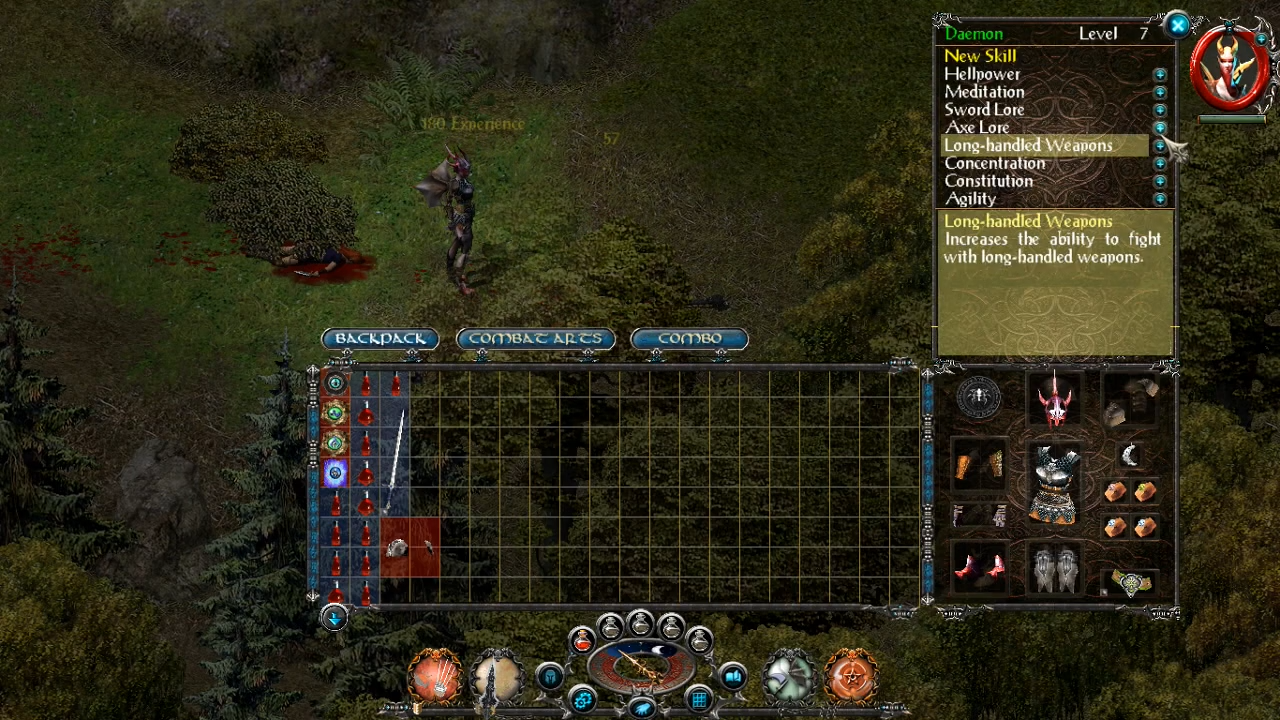The image size is (1280, 720).
Task: Select the Meditation skill
Action: pos(984,92)
